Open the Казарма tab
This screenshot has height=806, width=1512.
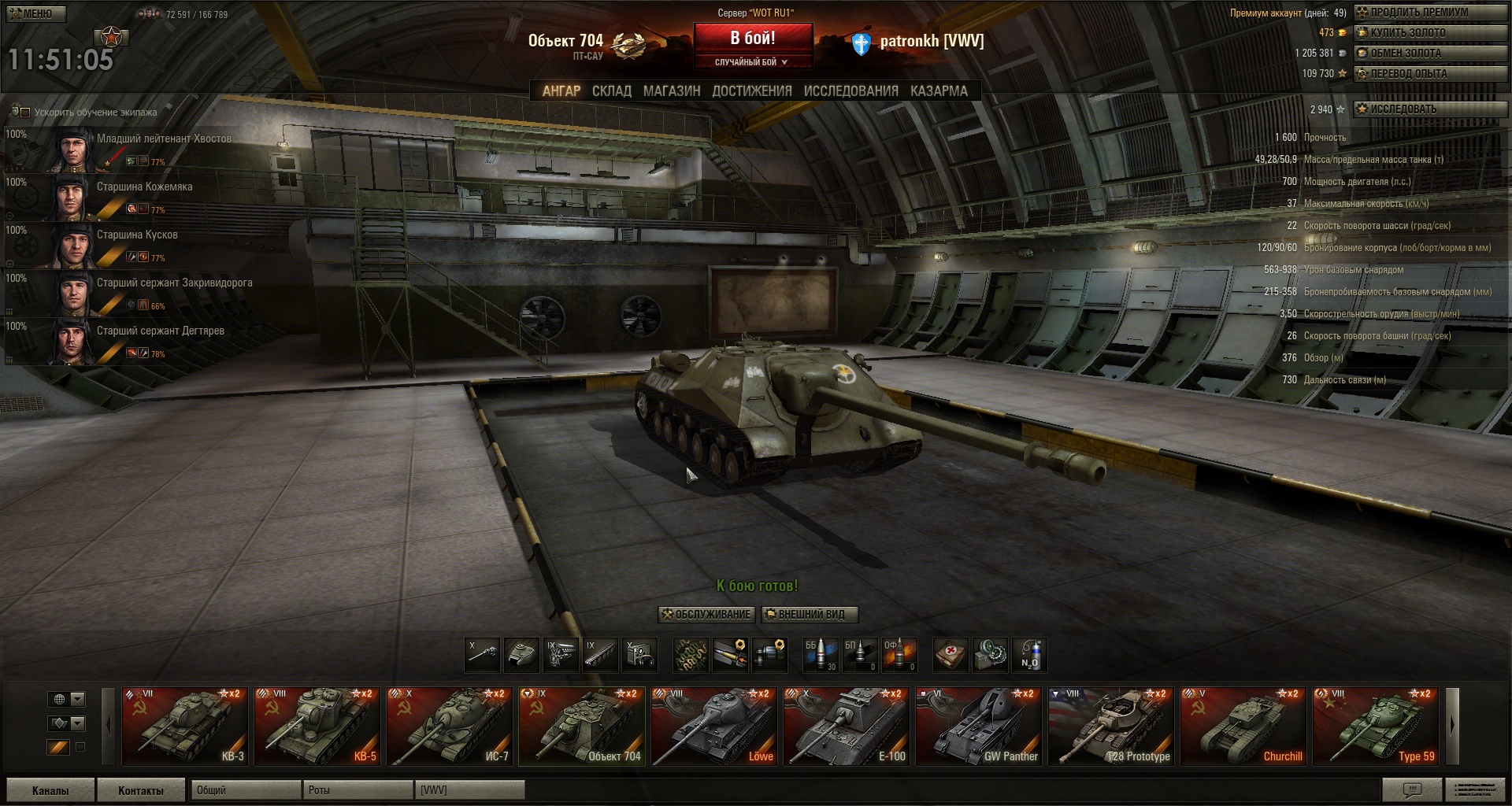pyautogui.click(x=939, y=91)
